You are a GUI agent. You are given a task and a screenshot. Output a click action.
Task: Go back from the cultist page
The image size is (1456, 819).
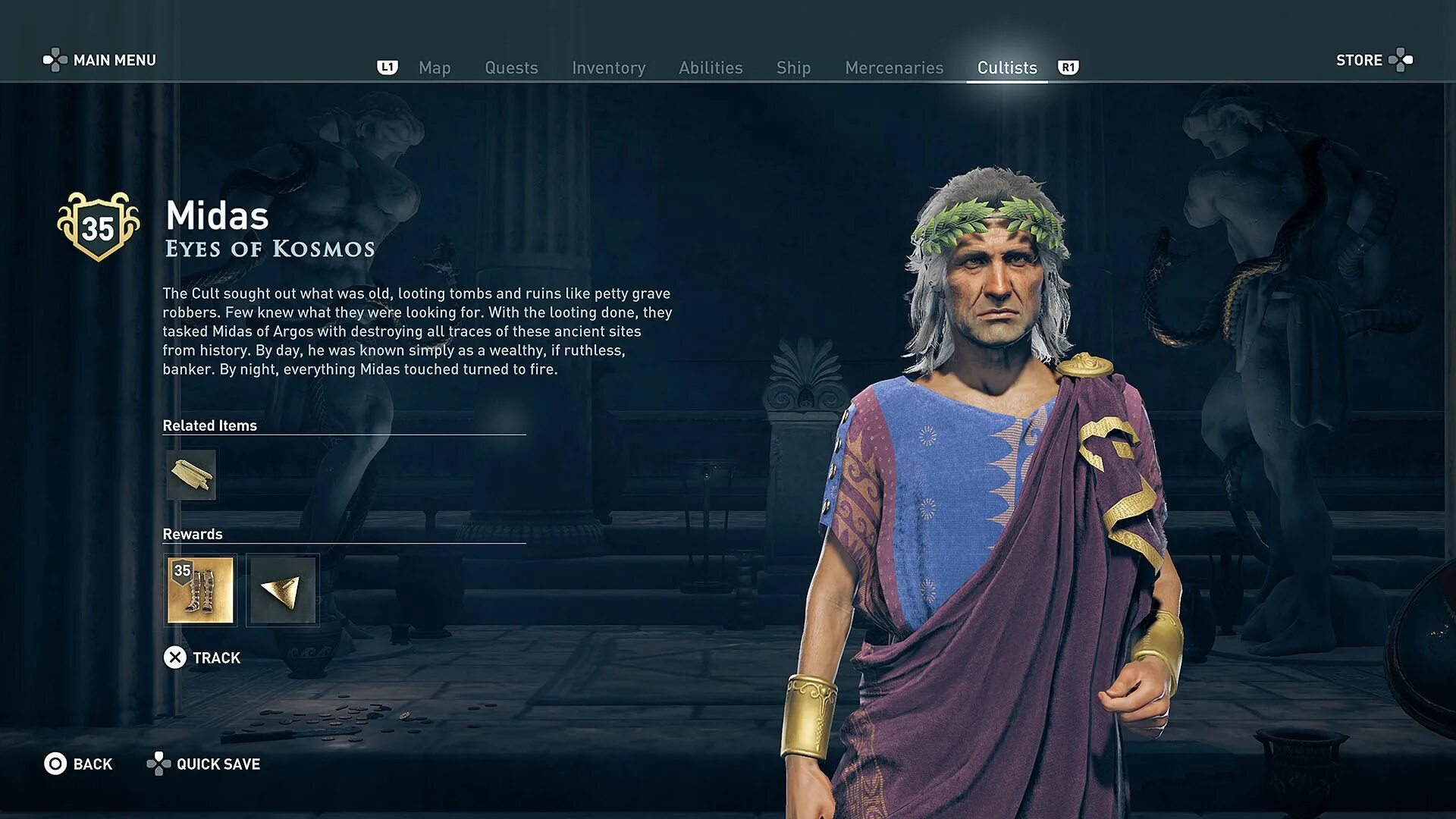tap(79, 764)
